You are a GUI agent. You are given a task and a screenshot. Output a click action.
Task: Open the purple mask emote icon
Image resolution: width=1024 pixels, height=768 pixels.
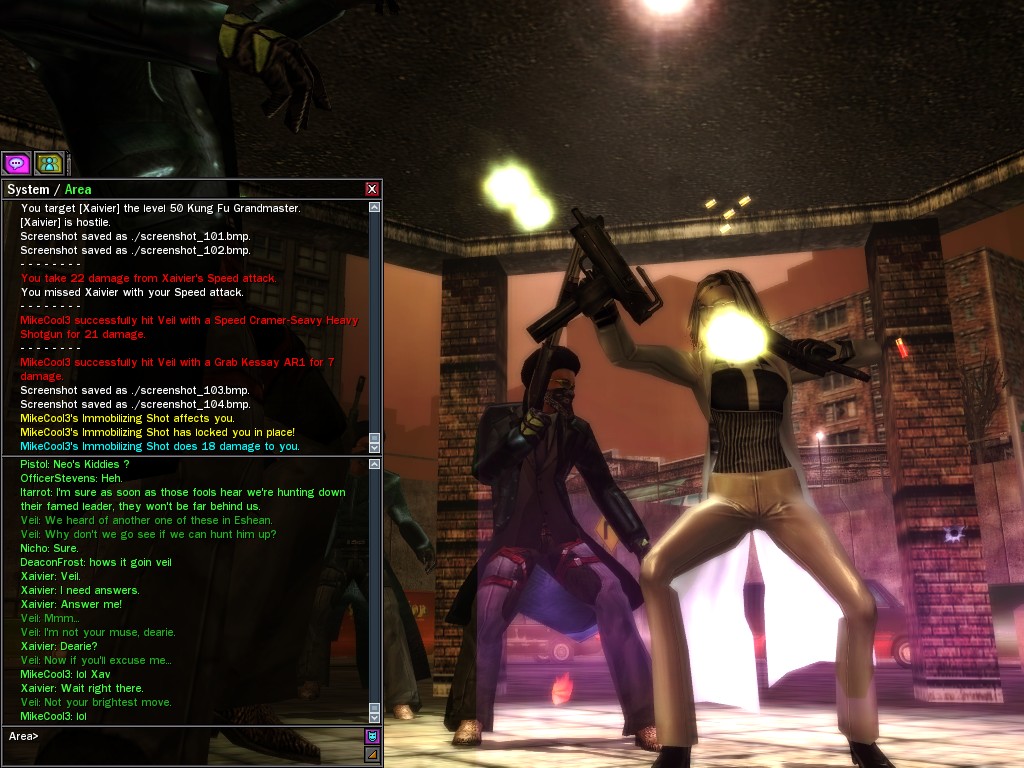pos(372,737)
